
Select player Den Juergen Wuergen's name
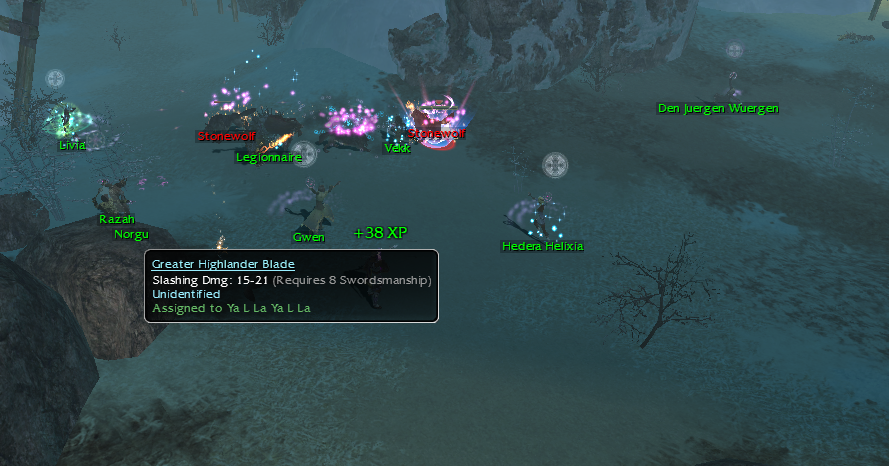pyautogui.click(x=718, y=108)
